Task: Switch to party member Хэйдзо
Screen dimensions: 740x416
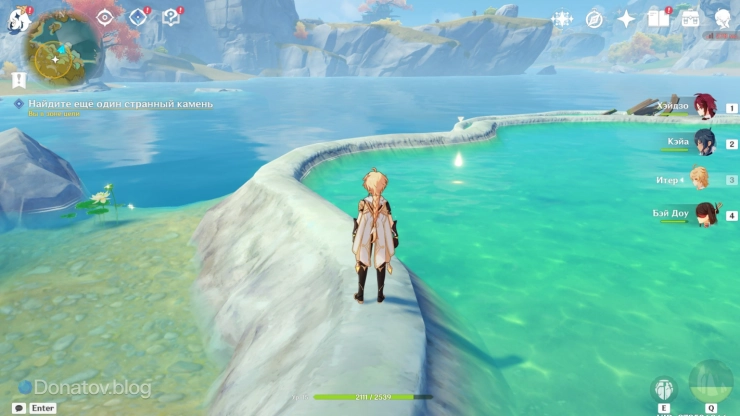Action: tap(705, 107)
